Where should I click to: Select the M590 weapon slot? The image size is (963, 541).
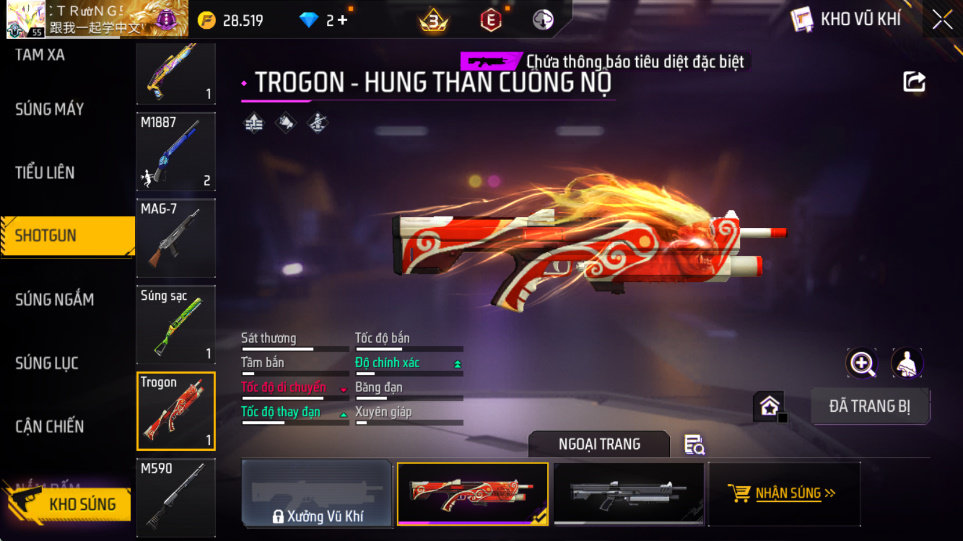(176, 495)
